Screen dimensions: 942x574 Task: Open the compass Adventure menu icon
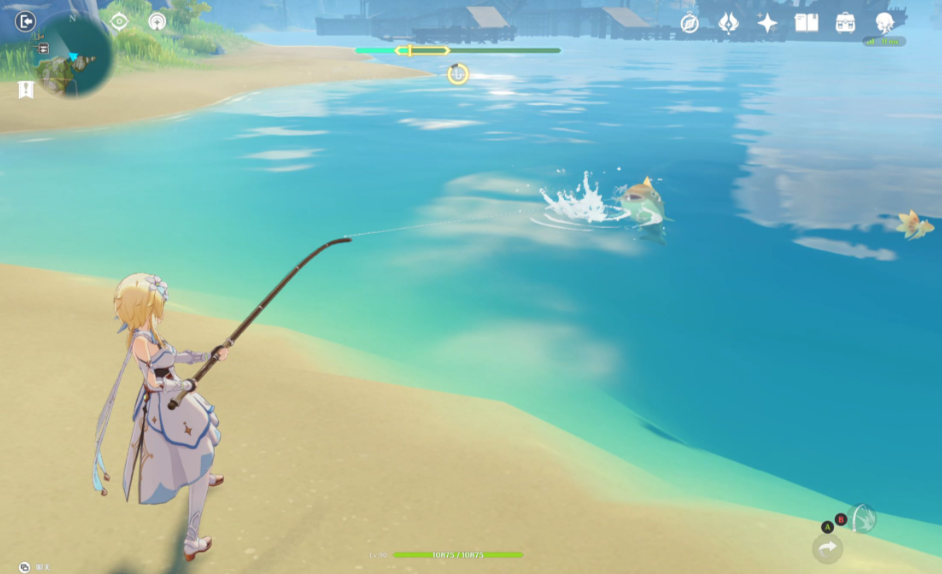[x=689, y=23]
